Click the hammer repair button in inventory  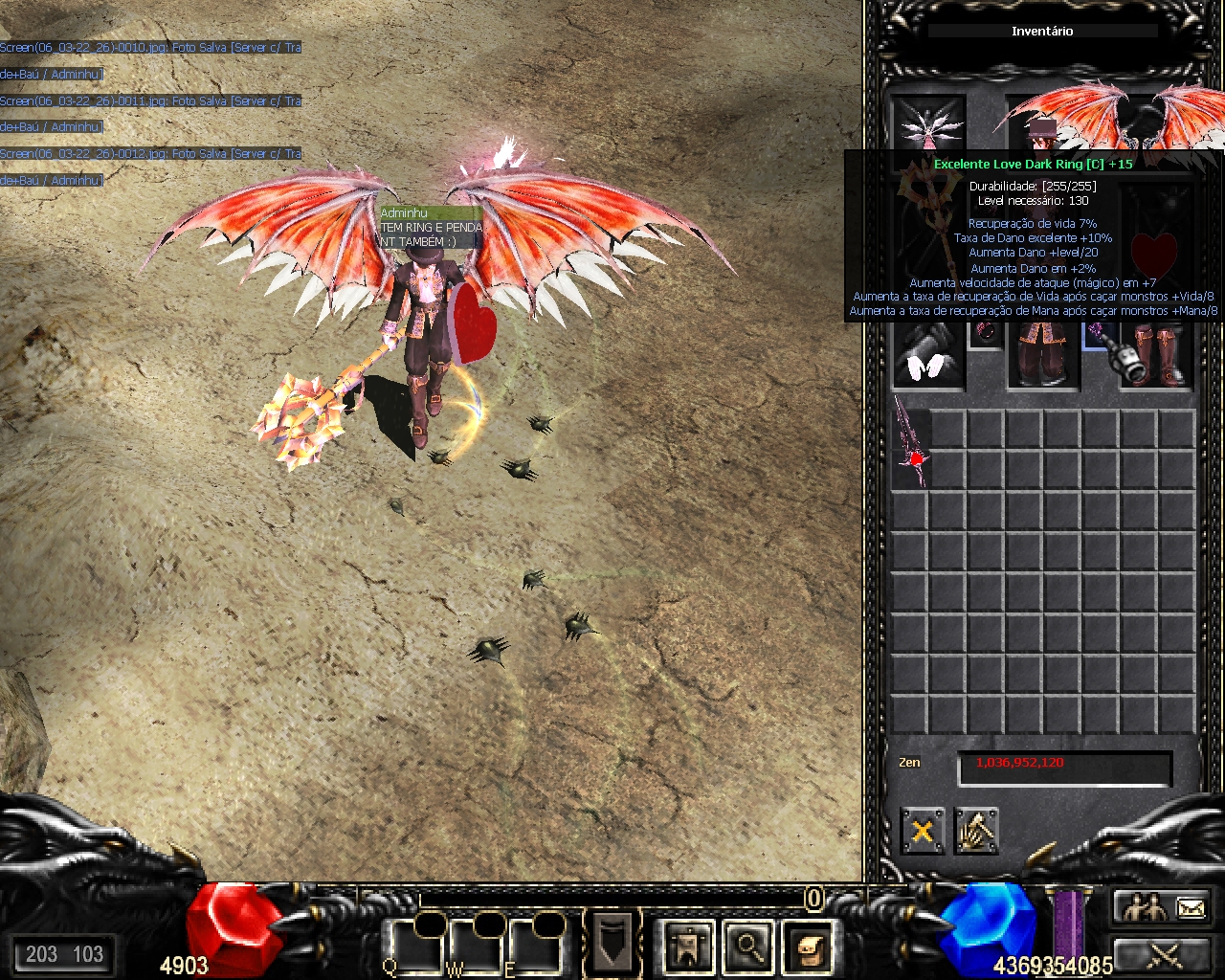(x=976, y=831)
